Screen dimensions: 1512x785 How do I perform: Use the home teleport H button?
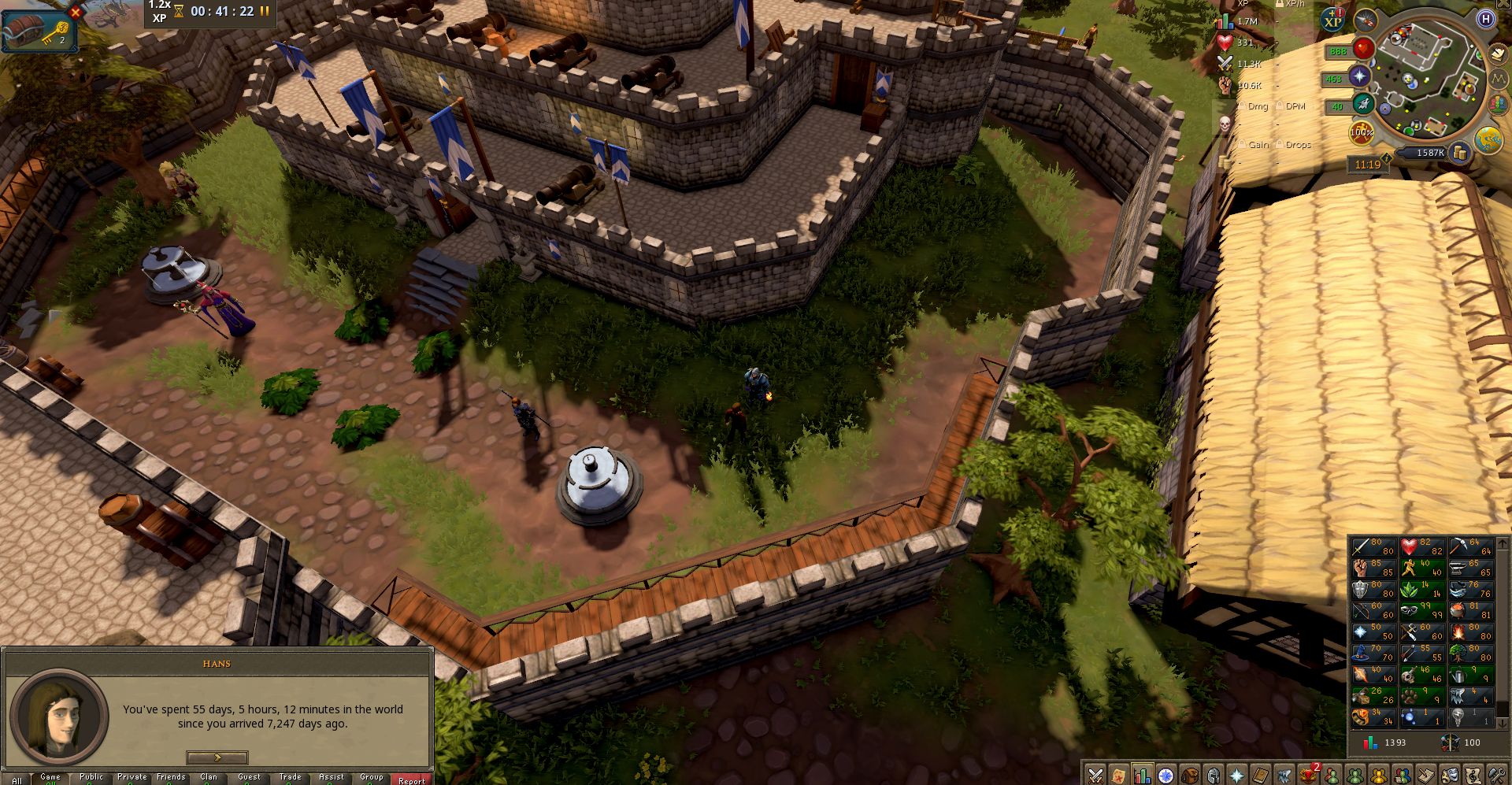click(1485, 19)
